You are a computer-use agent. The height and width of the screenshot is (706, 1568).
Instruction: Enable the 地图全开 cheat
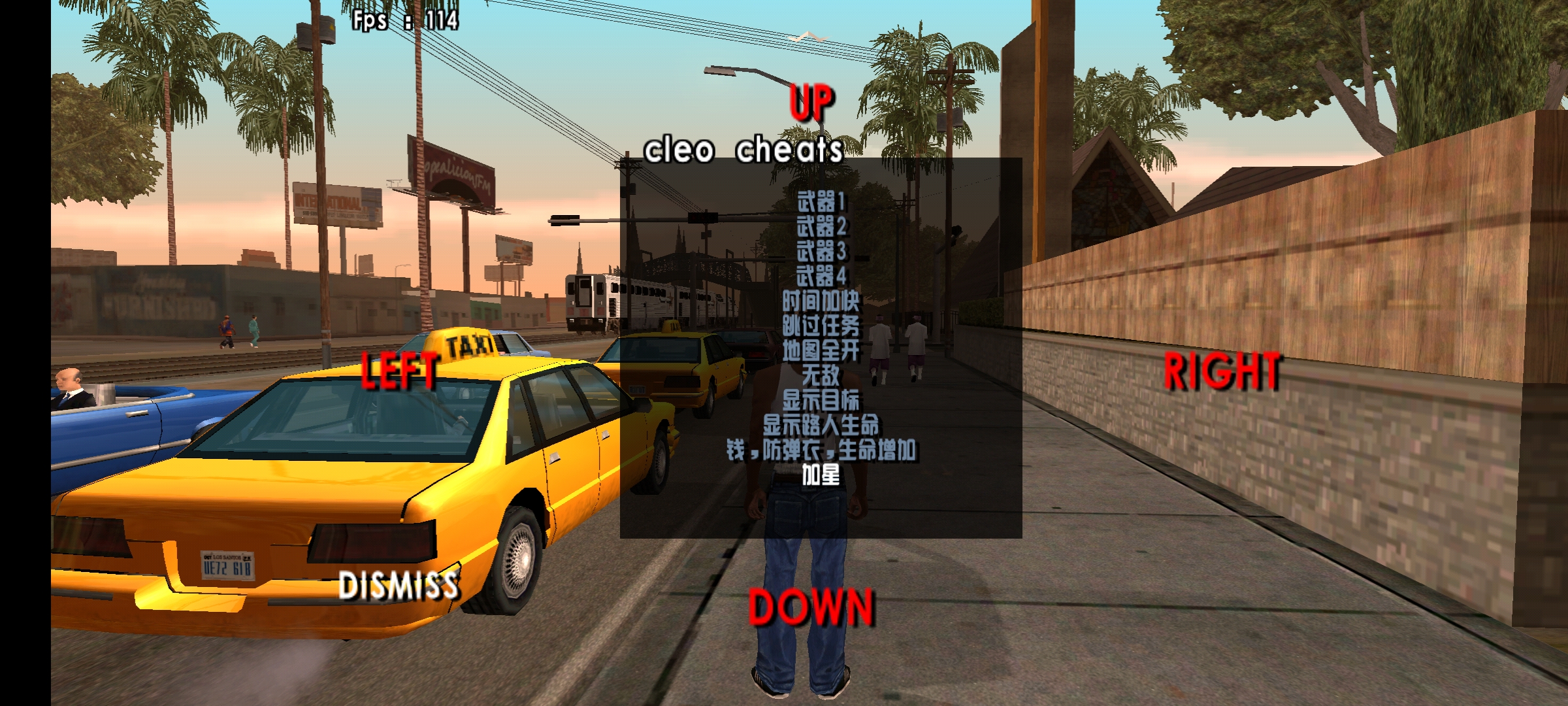tap(821, 350)
